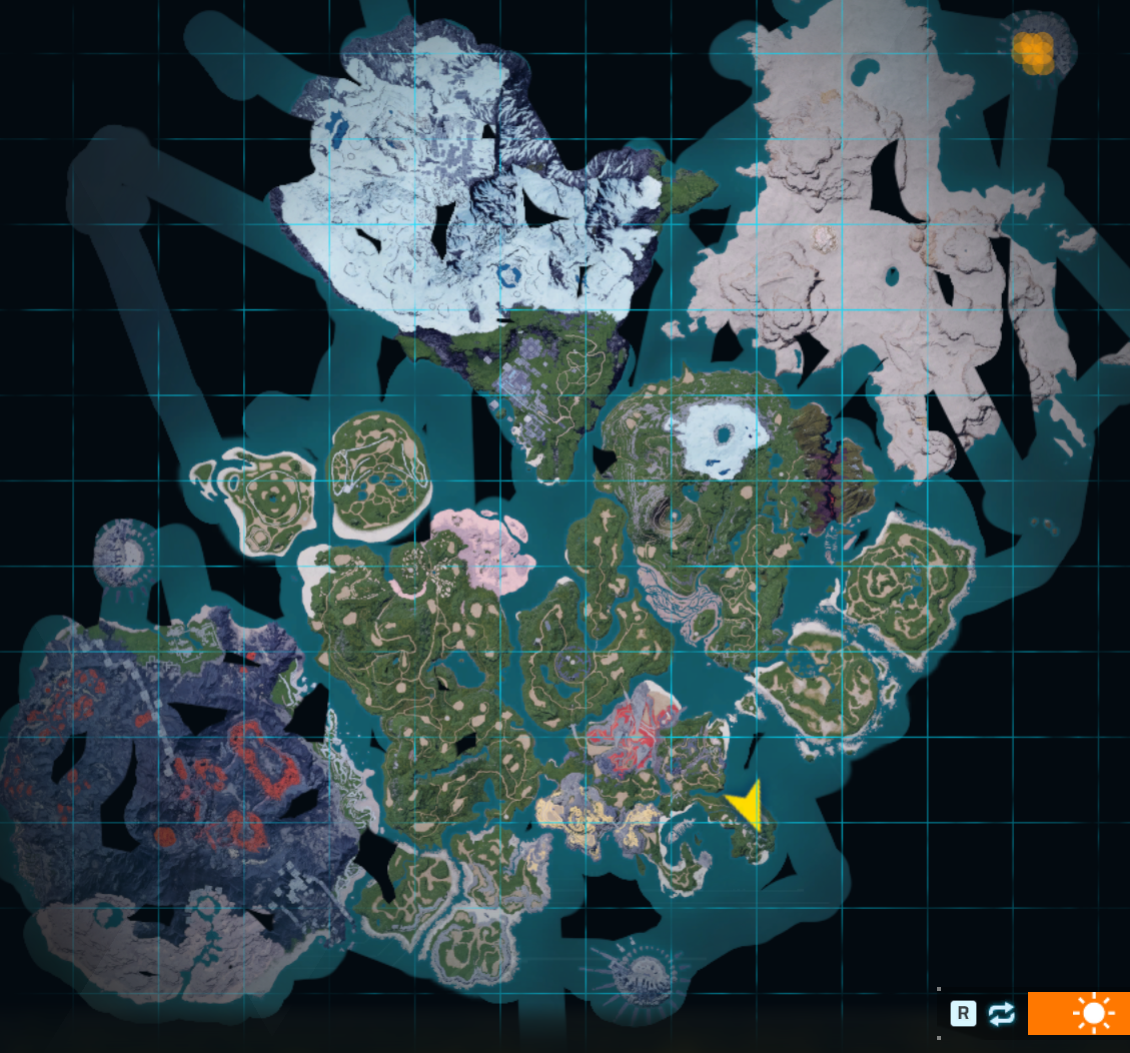Click the swap arrows icon
The height and width of the screenshot is (1053, 1130).
pyautogui.click(x=1001, y=1014)
